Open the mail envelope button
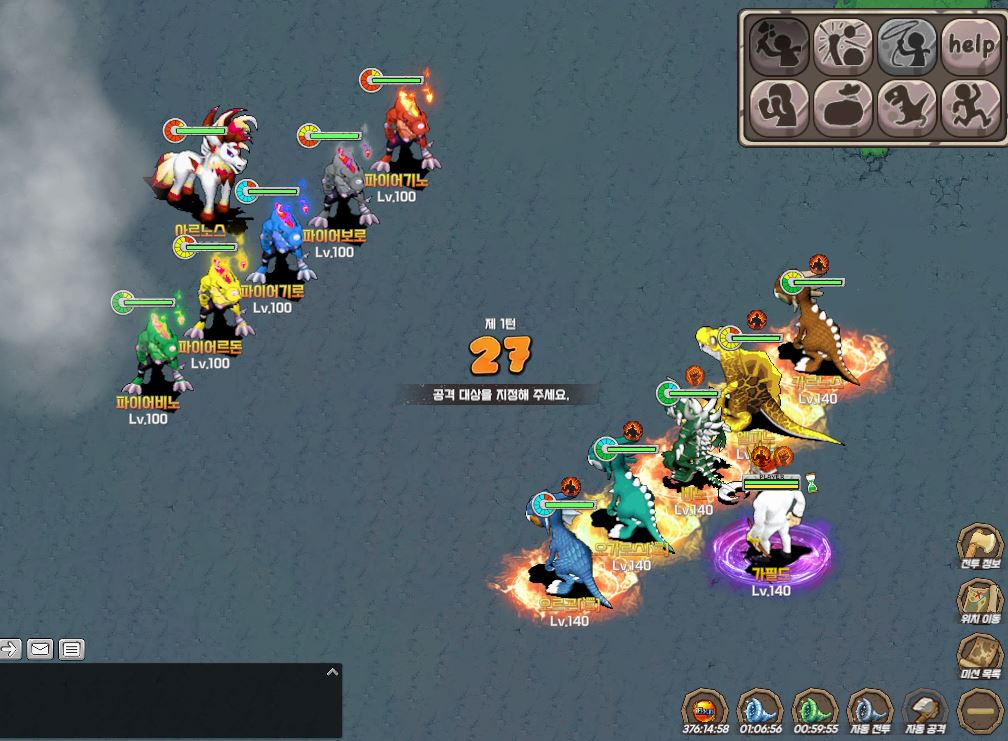 pos(40,650)
